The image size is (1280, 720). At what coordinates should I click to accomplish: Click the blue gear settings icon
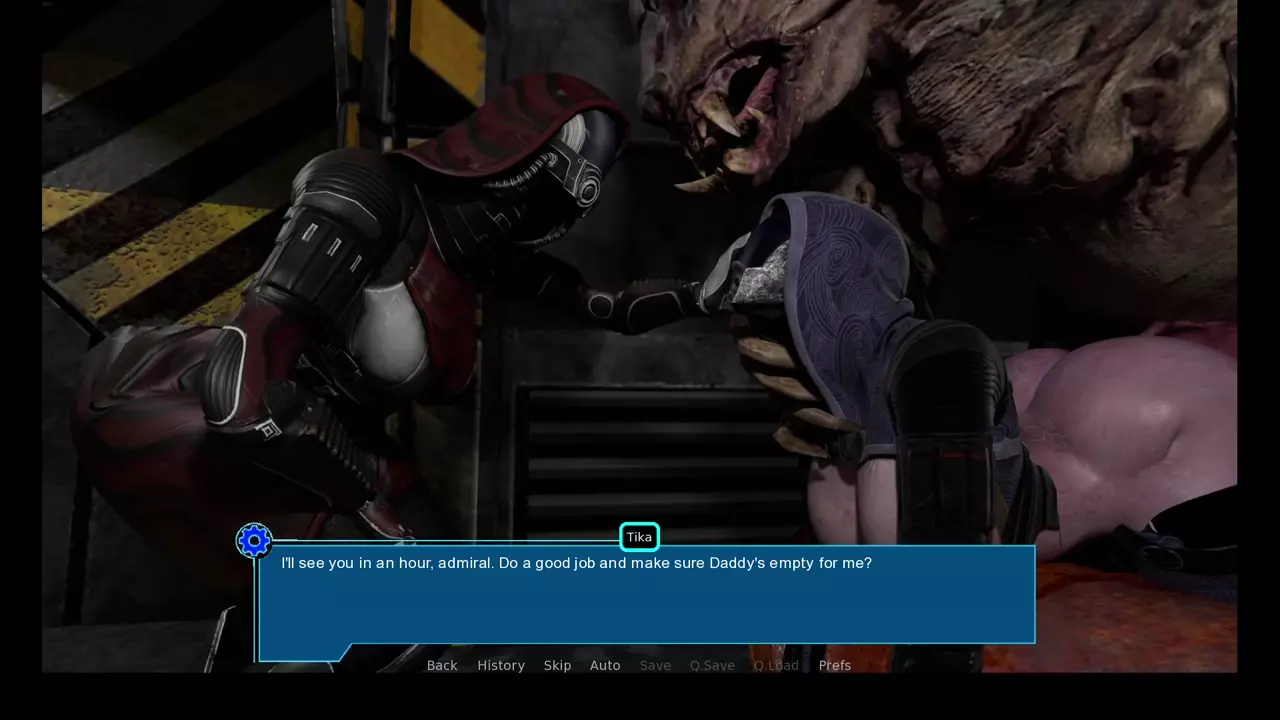254,541
